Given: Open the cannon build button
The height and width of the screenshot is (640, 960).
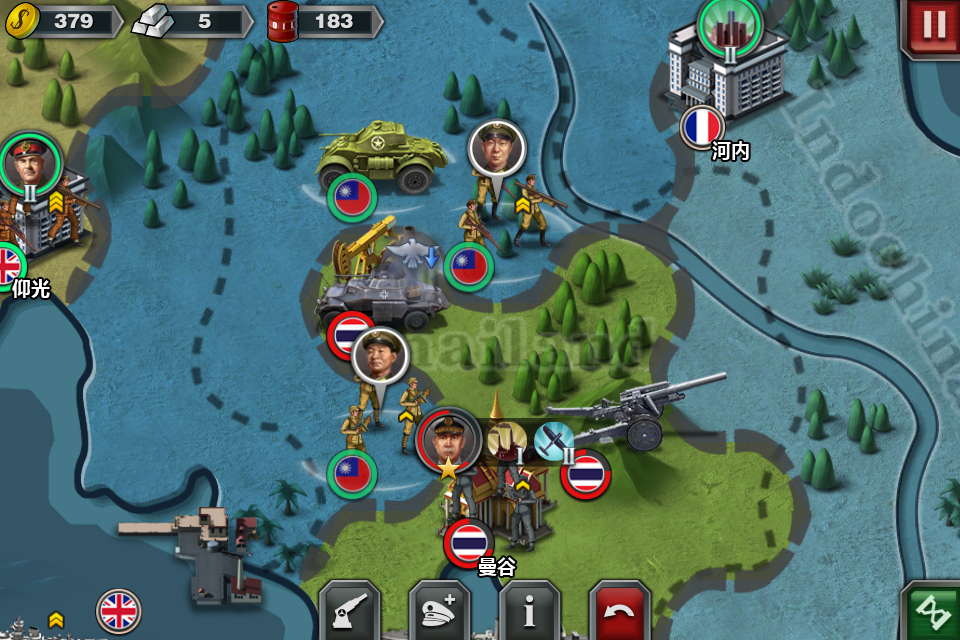Looking at the screenshot, I should click(x=349, y=609).
